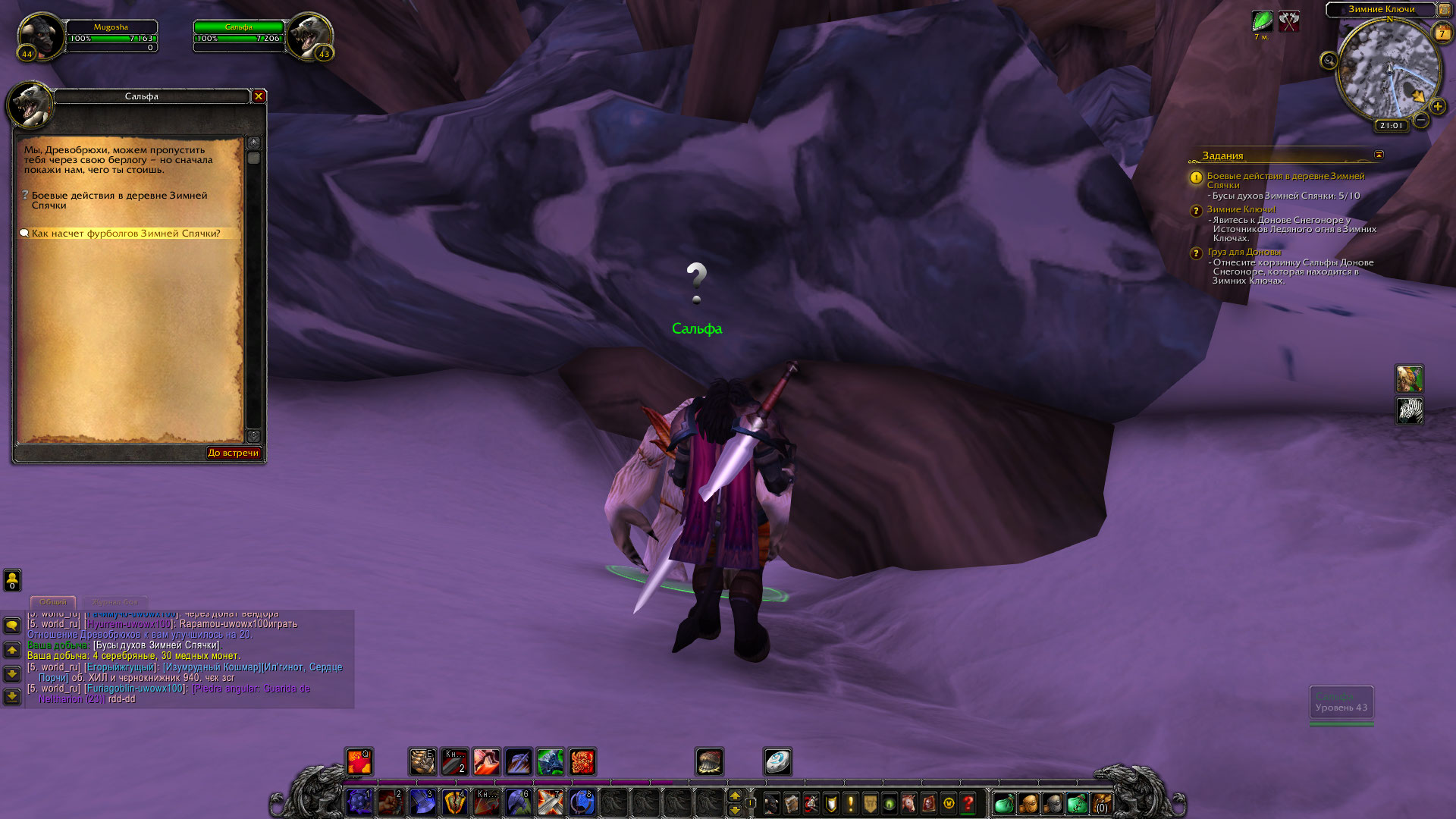Switch to the combat log chat tab
This screenshot has height=819, width=1456.
[x=115, y=601]
